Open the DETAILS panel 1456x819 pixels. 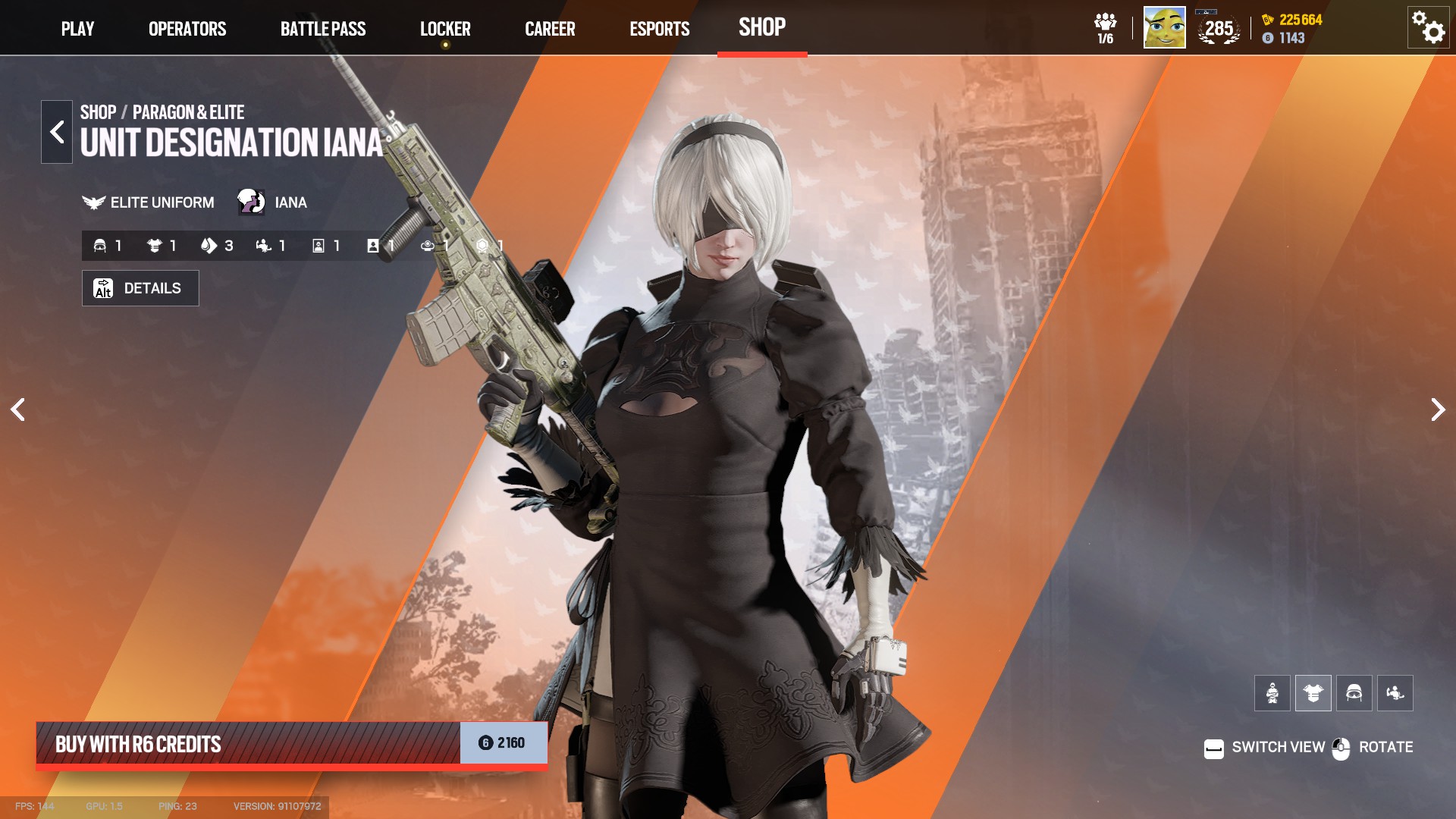(x=140, y=288)
